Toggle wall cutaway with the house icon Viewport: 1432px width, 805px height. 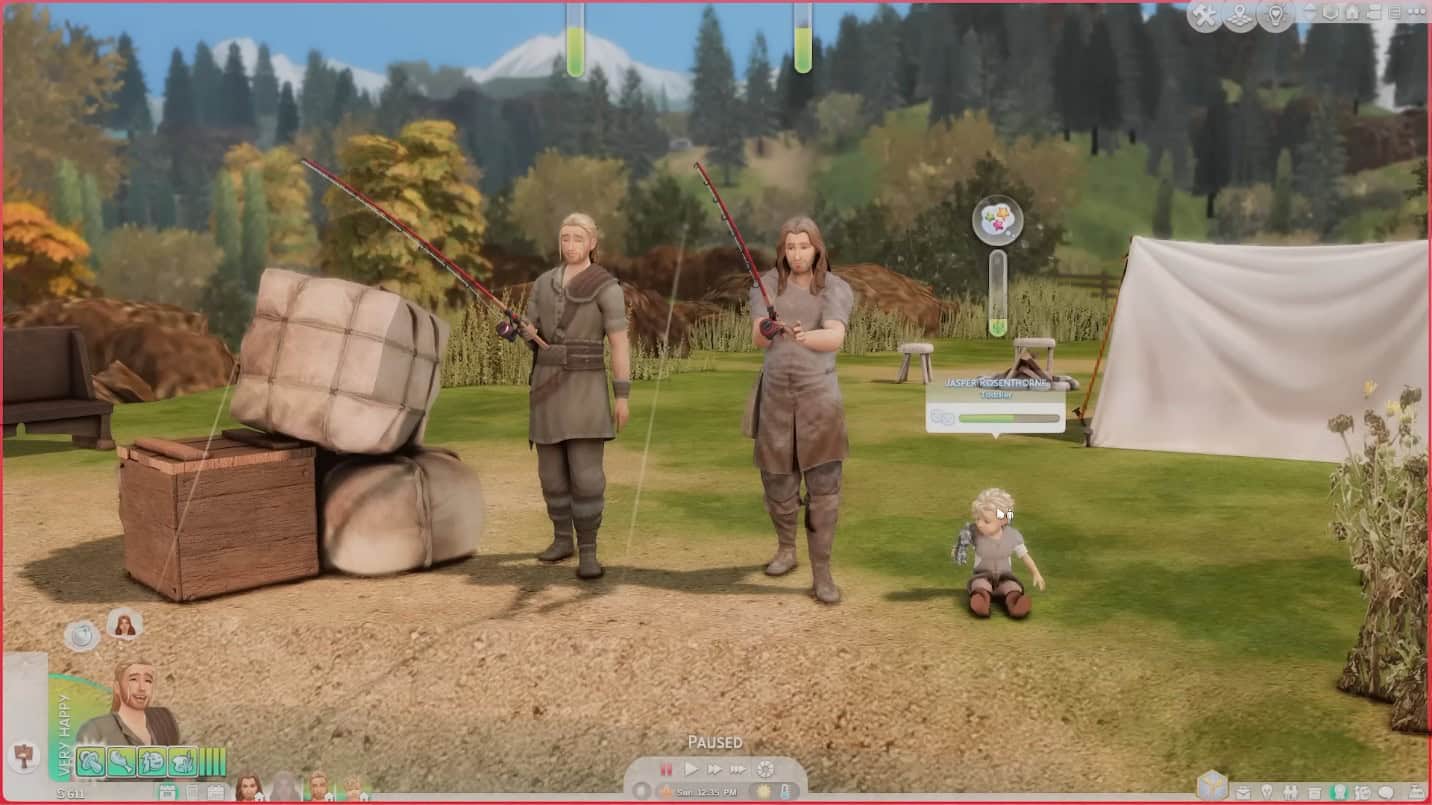click(x=1354, y=14)
